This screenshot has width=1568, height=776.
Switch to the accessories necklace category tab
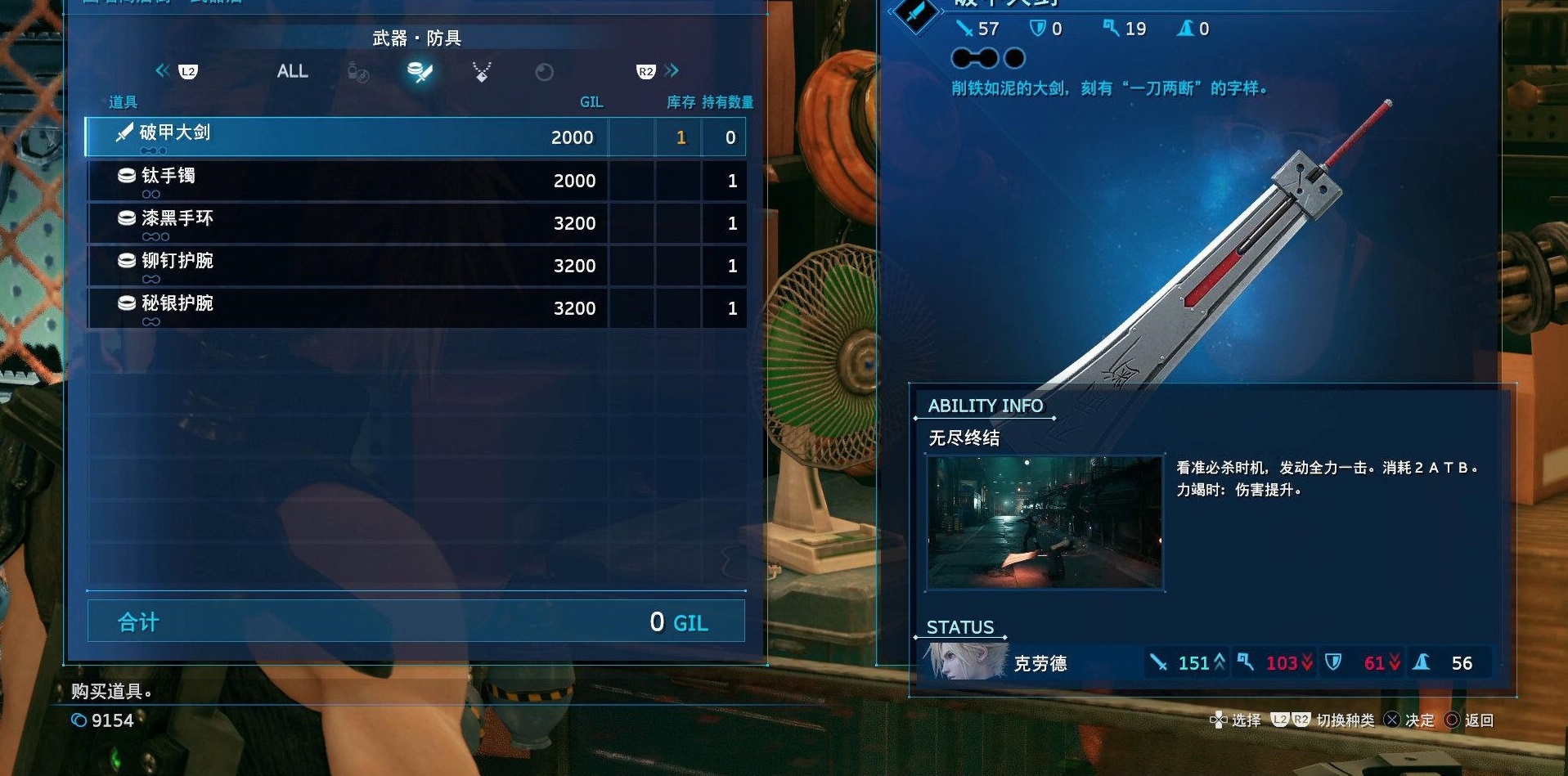482,72
